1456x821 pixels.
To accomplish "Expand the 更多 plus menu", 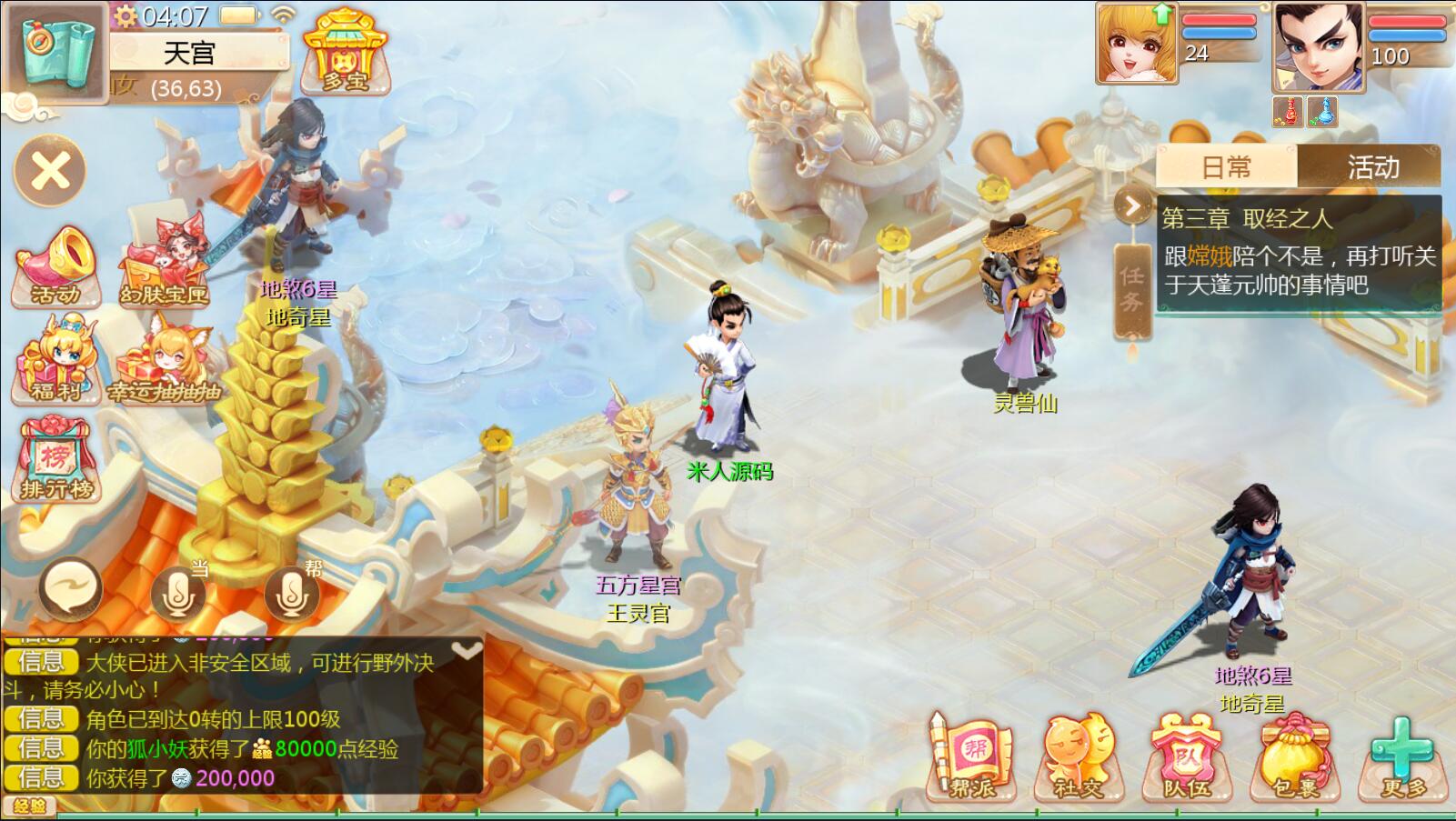I will 1403,758.
